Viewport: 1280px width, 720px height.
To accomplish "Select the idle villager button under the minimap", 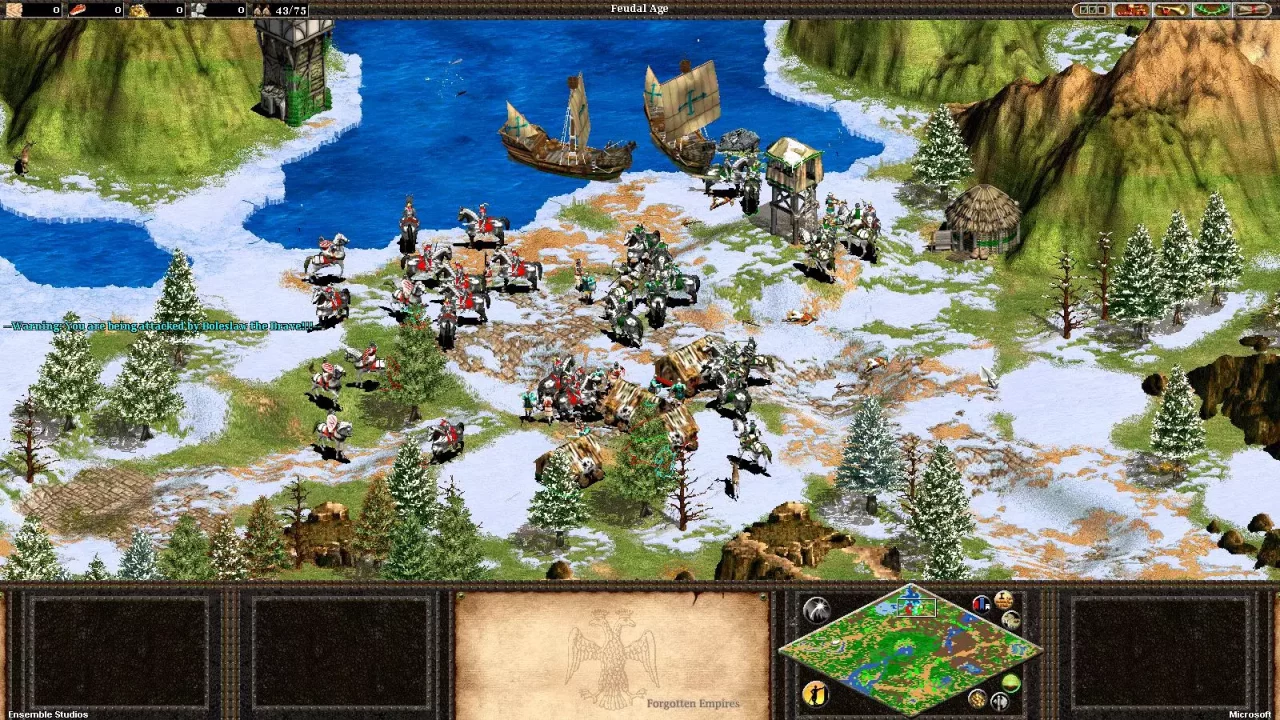I will click(x=815, y=693).
